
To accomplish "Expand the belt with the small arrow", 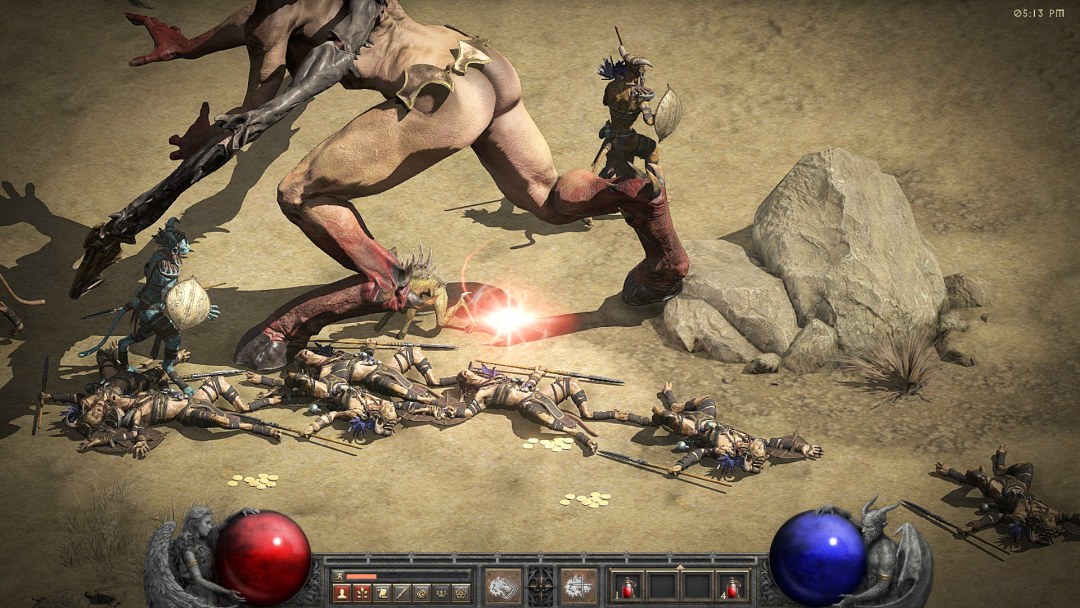I will [x=680, y=567].
